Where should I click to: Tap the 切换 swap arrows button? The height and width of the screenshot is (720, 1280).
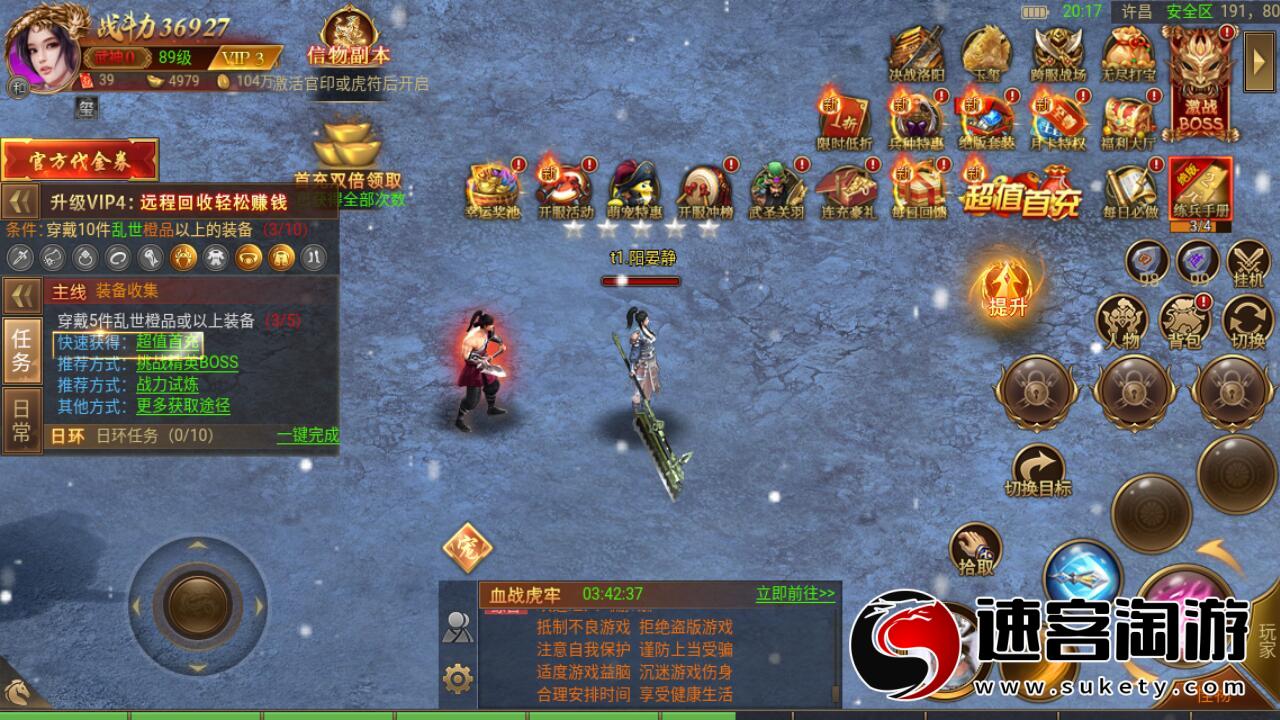[1249, 321]
